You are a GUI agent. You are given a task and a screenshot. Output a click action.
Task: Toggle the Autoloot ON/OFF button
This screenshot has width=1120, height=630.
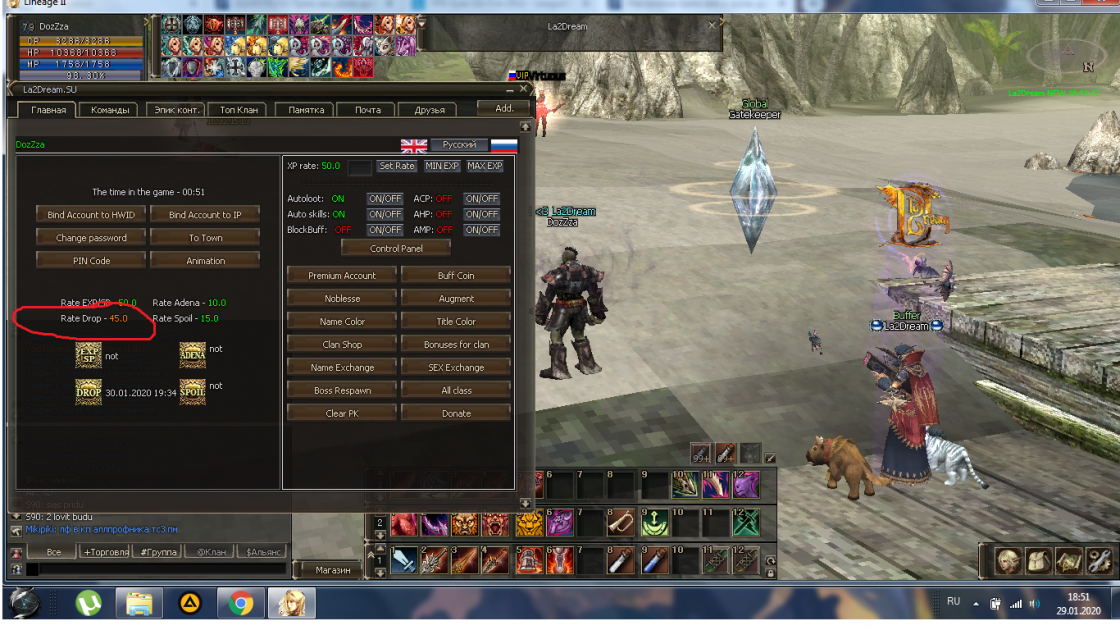[x=385, y=199]
